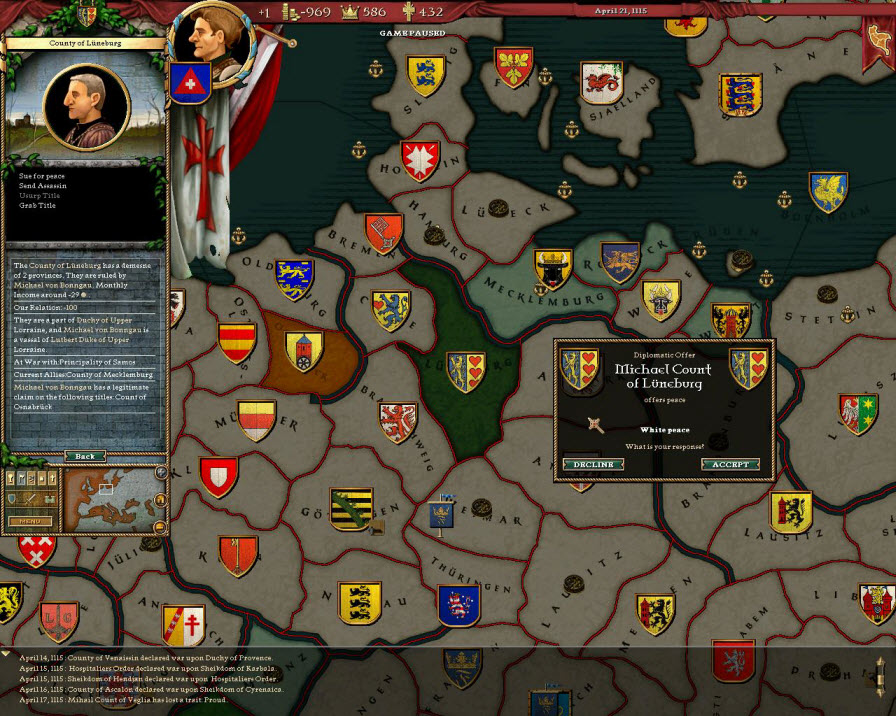Open the game Menu button
Screen dimensions: 896x716
(x=30, y=521)
